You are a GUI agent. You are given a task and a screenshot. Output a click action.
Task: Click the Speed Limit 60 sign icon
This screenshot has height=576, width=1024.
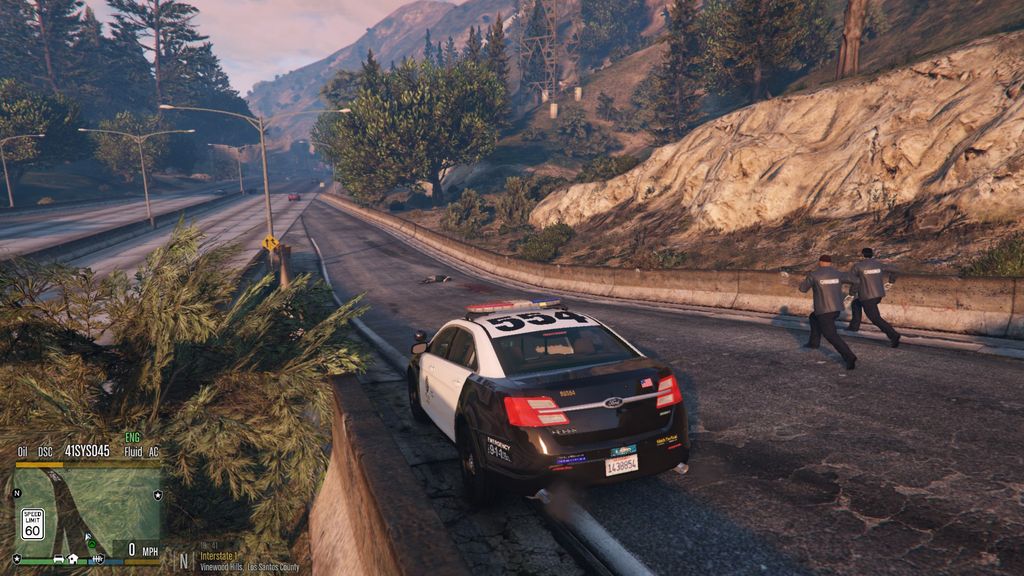(32, 523)
